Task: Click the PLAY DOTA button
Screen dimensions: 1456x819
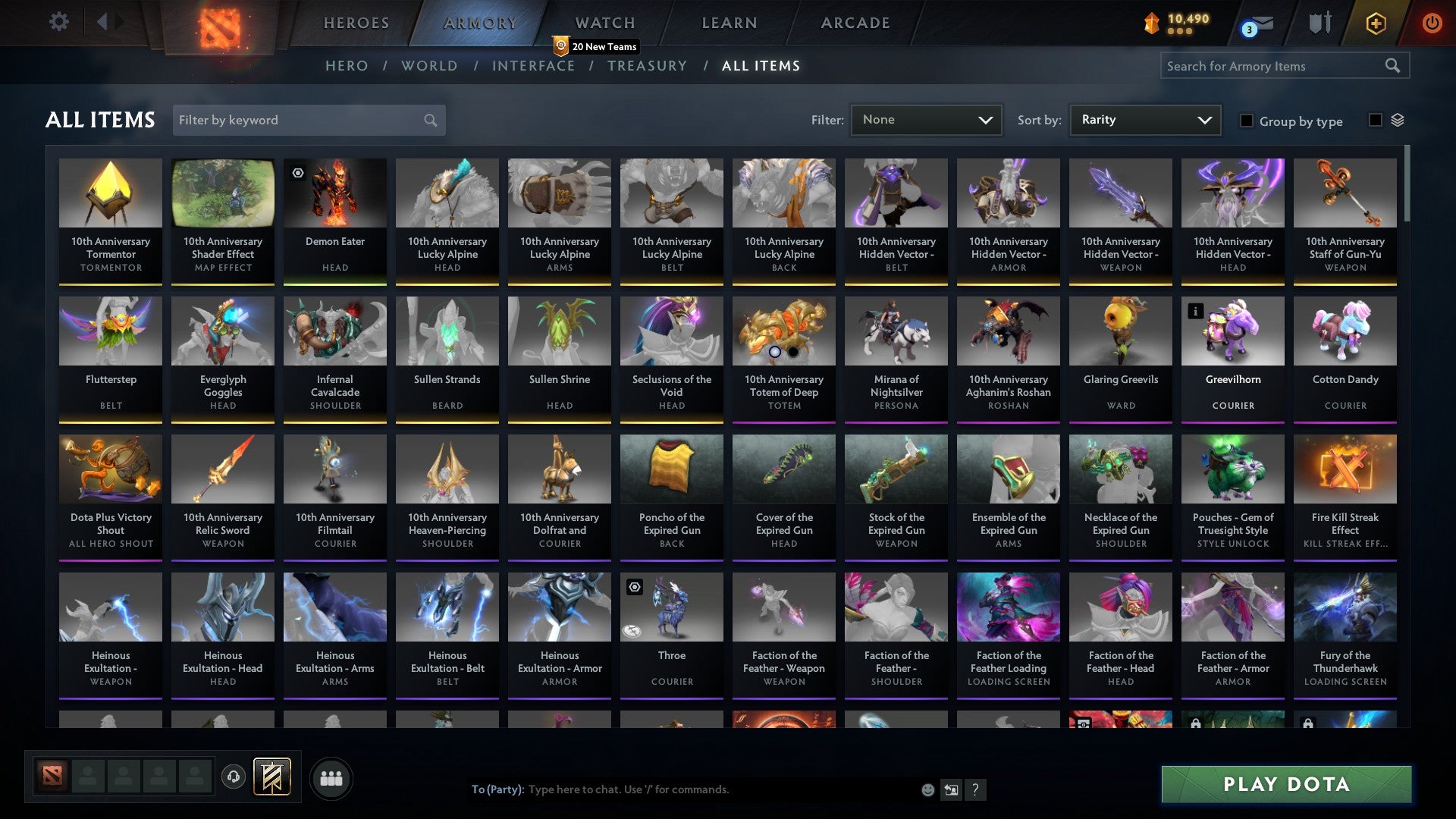Action: 1285,784
